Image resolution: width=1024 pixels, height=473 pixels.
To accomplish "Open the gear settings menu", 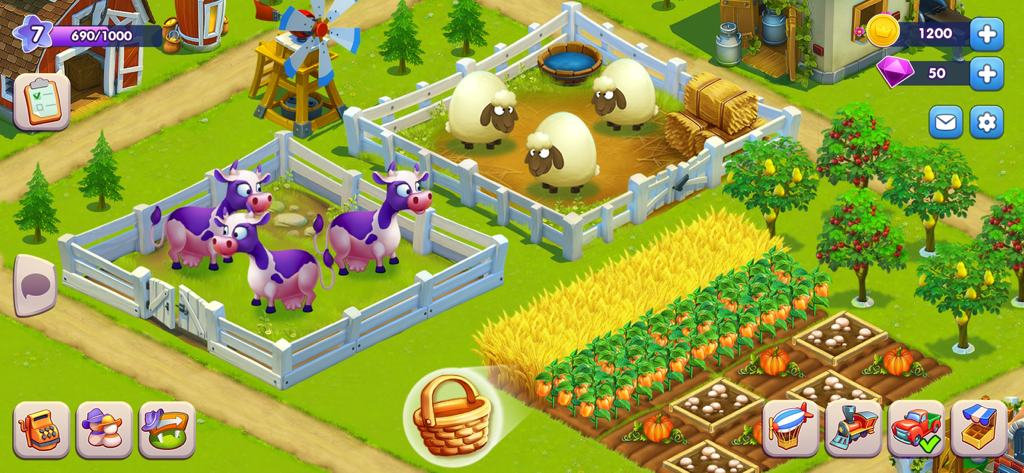I will tap(986, 122).
